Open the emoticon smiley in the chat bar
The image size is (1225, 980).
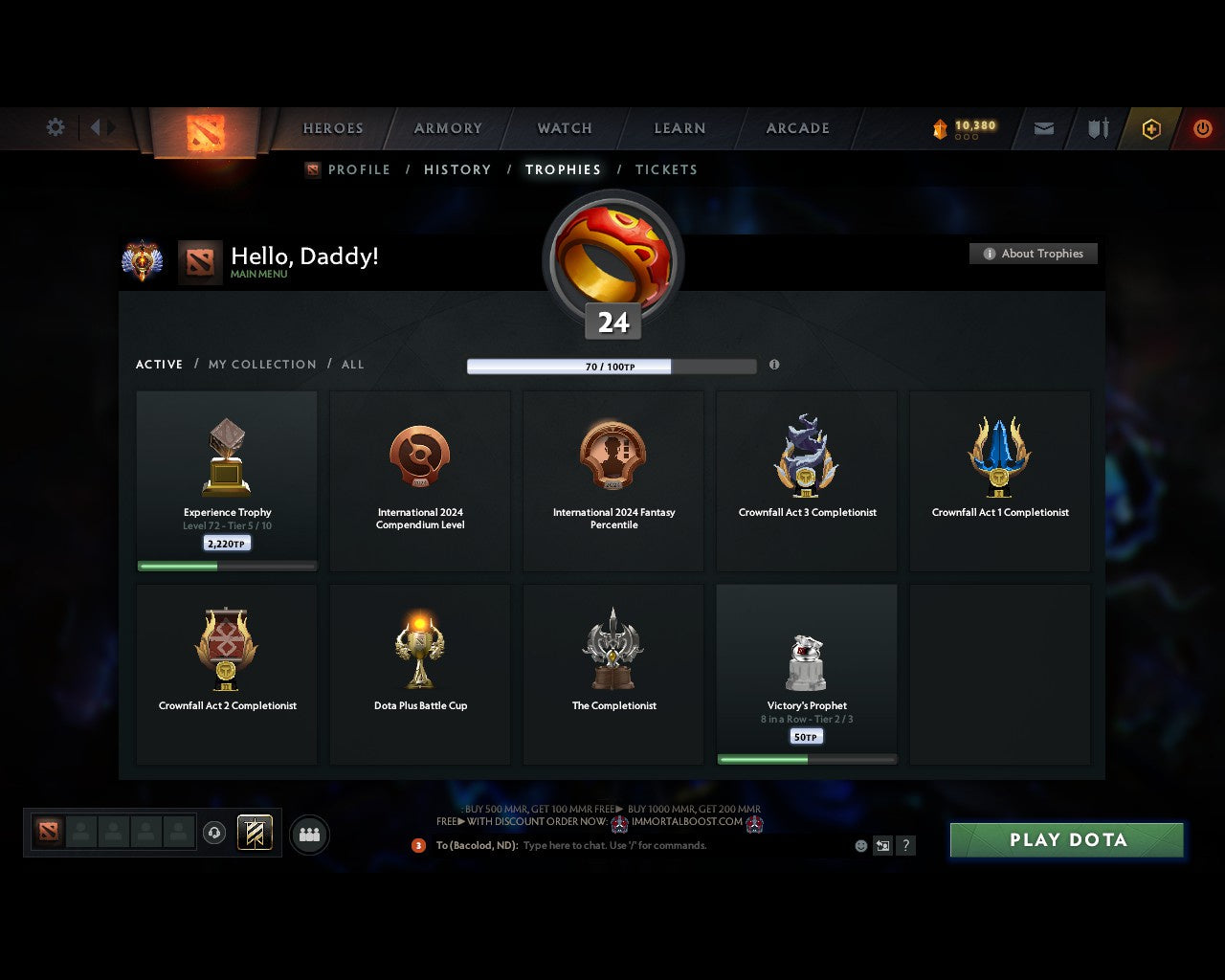[x=858, y=845]
